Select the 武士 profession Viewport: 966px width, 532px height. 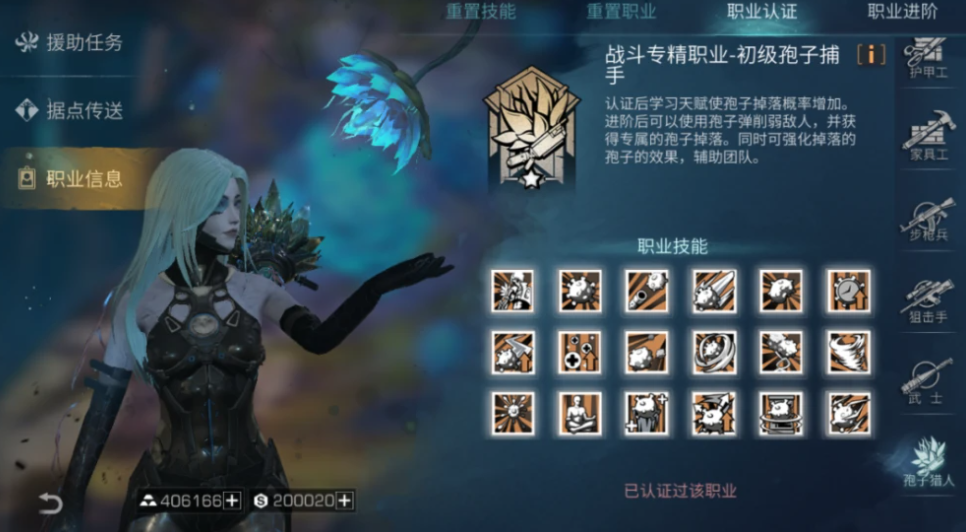click(928, 381)
